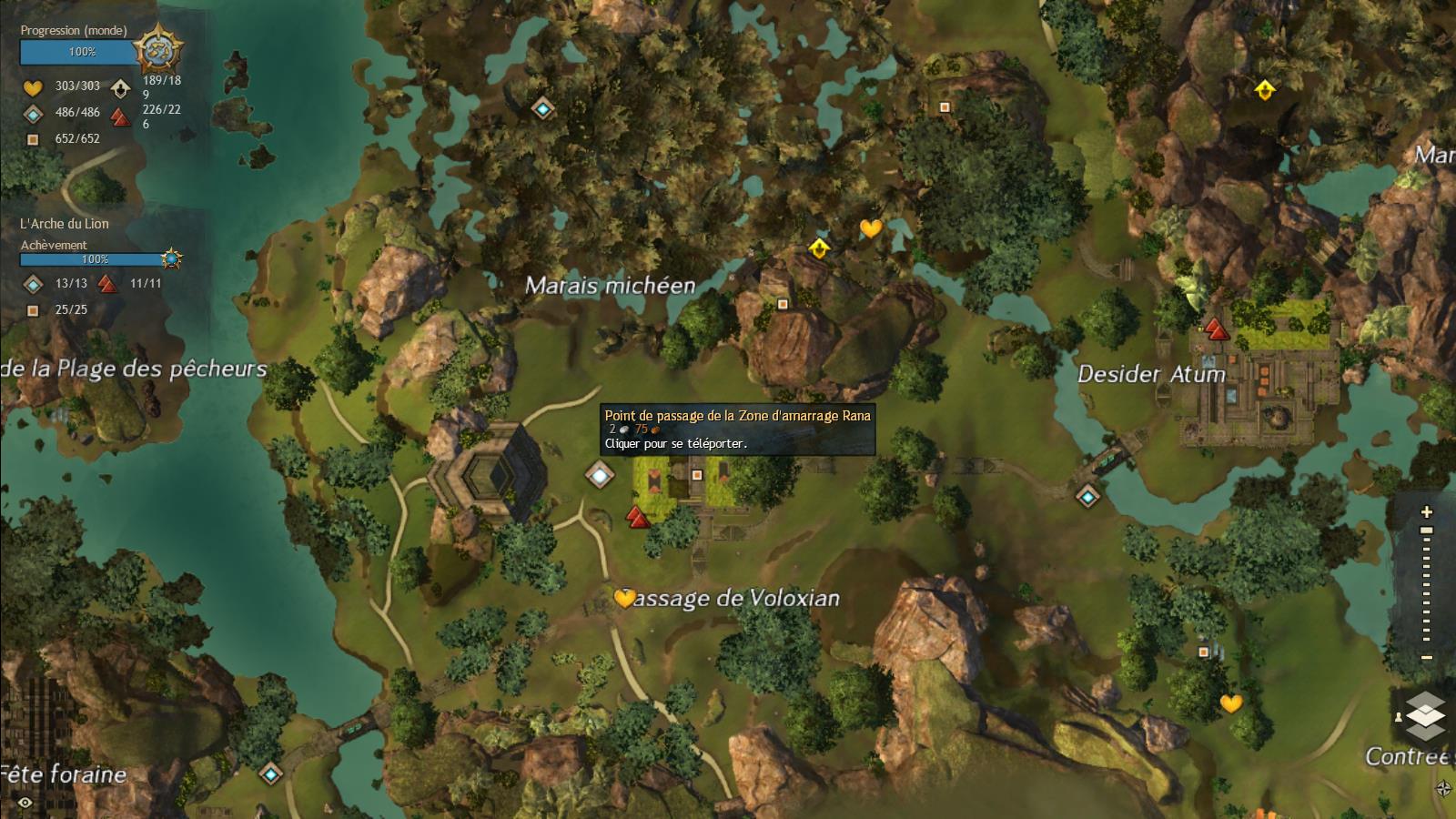This screenshot has height=819, width=1456.
Task: Click the red vista marker below Rana waypoint
Action: [638, 518]
